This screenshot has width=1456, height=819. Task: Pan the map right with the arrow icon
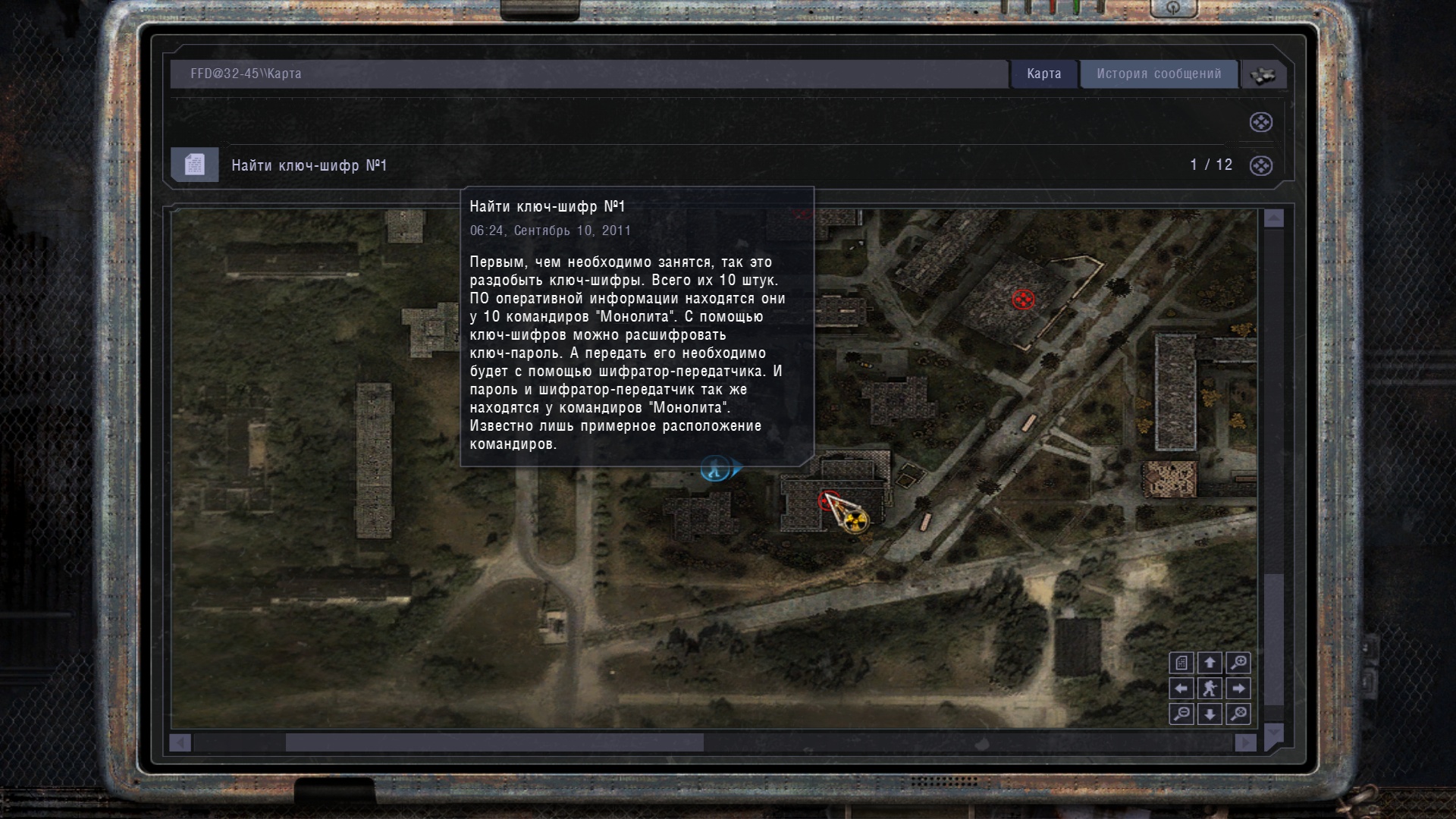click(1238, 689)
